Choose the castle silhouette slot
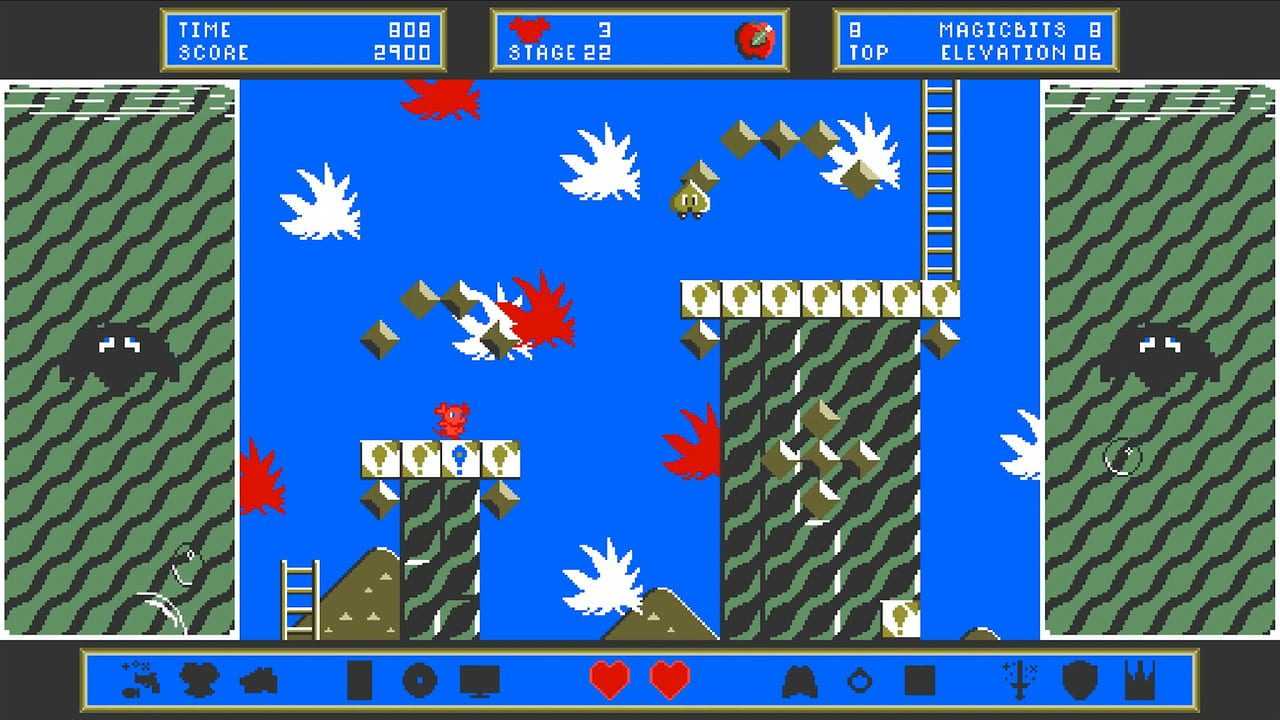Image resolution: width=1280 pixels, height=720 pixels. tap(1139, 681)
